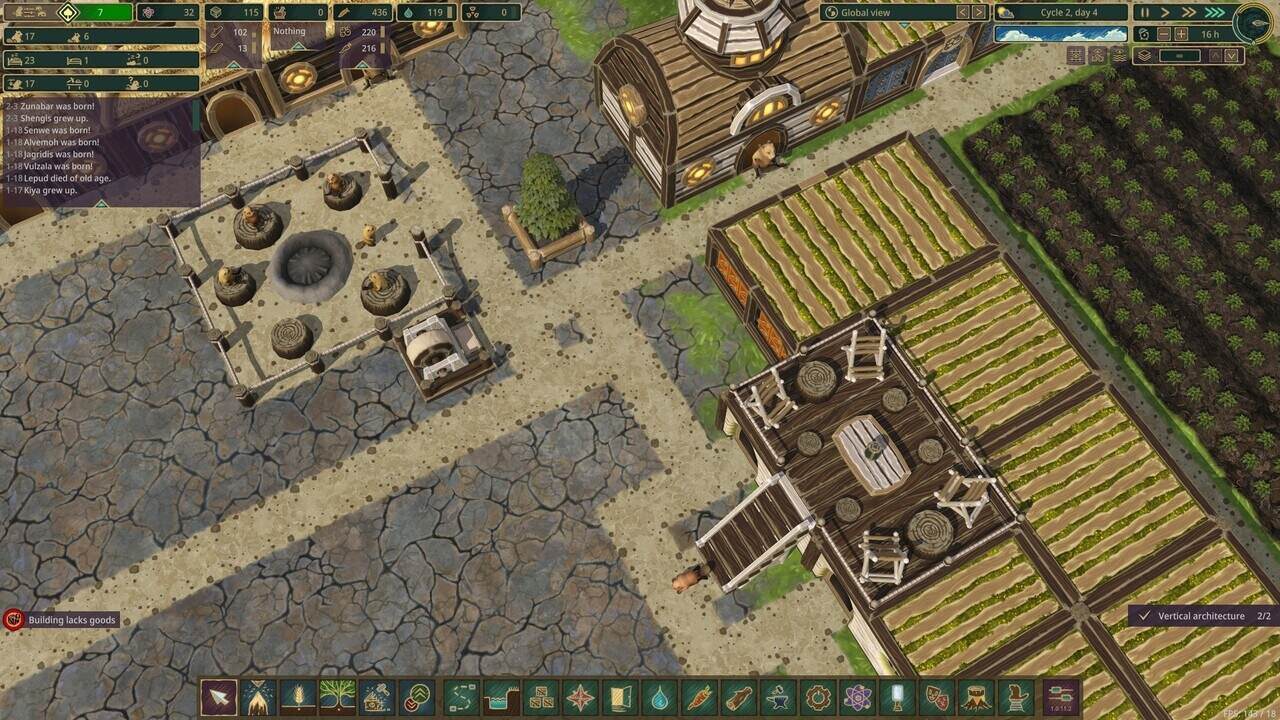Viewport: 1280px width, 720px height.
Task: Open the wood log building category
Action: point(739,697)
